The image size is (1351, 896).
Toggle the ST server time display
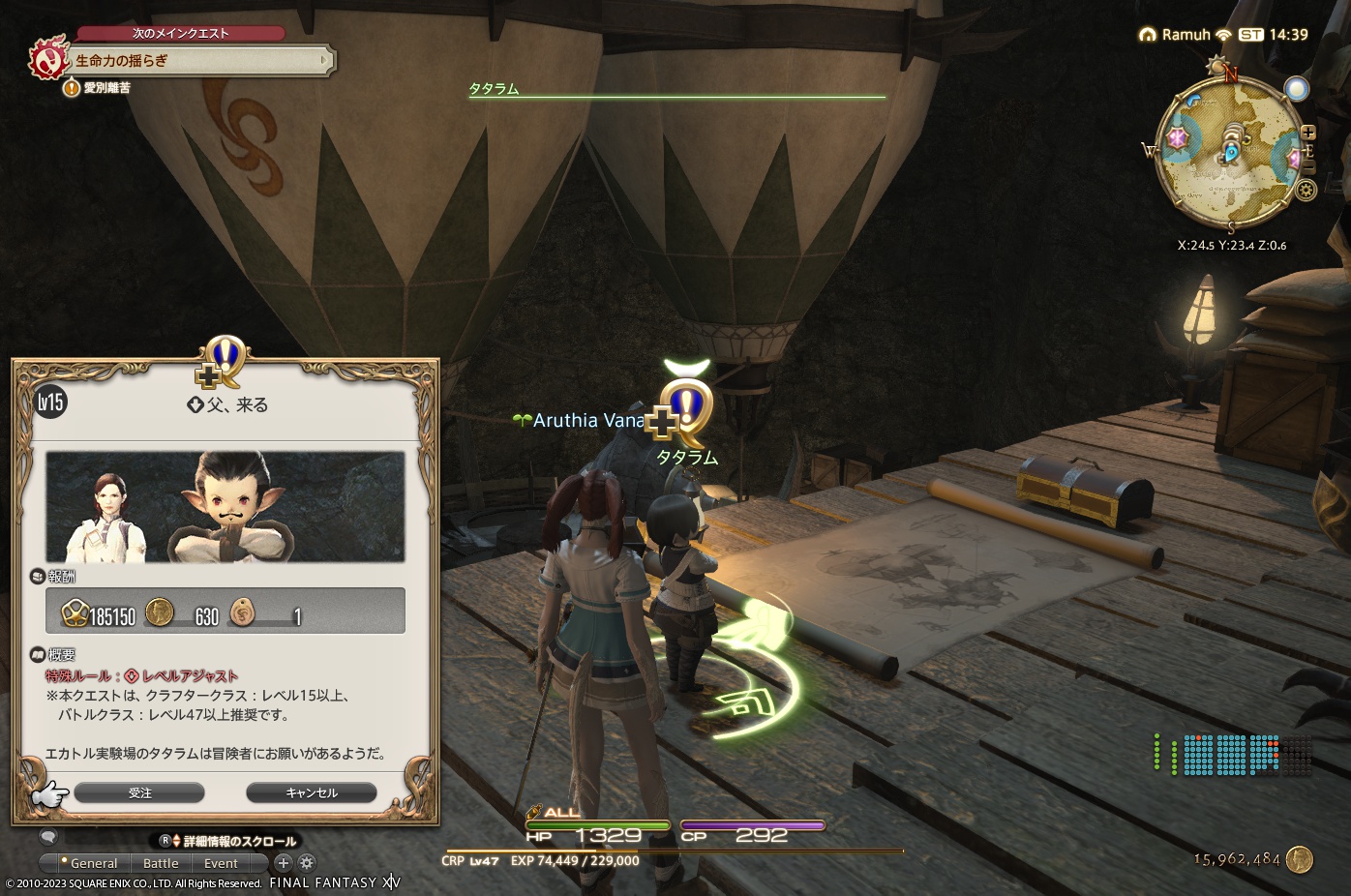pyautogui.click(x=1251, y=34)
